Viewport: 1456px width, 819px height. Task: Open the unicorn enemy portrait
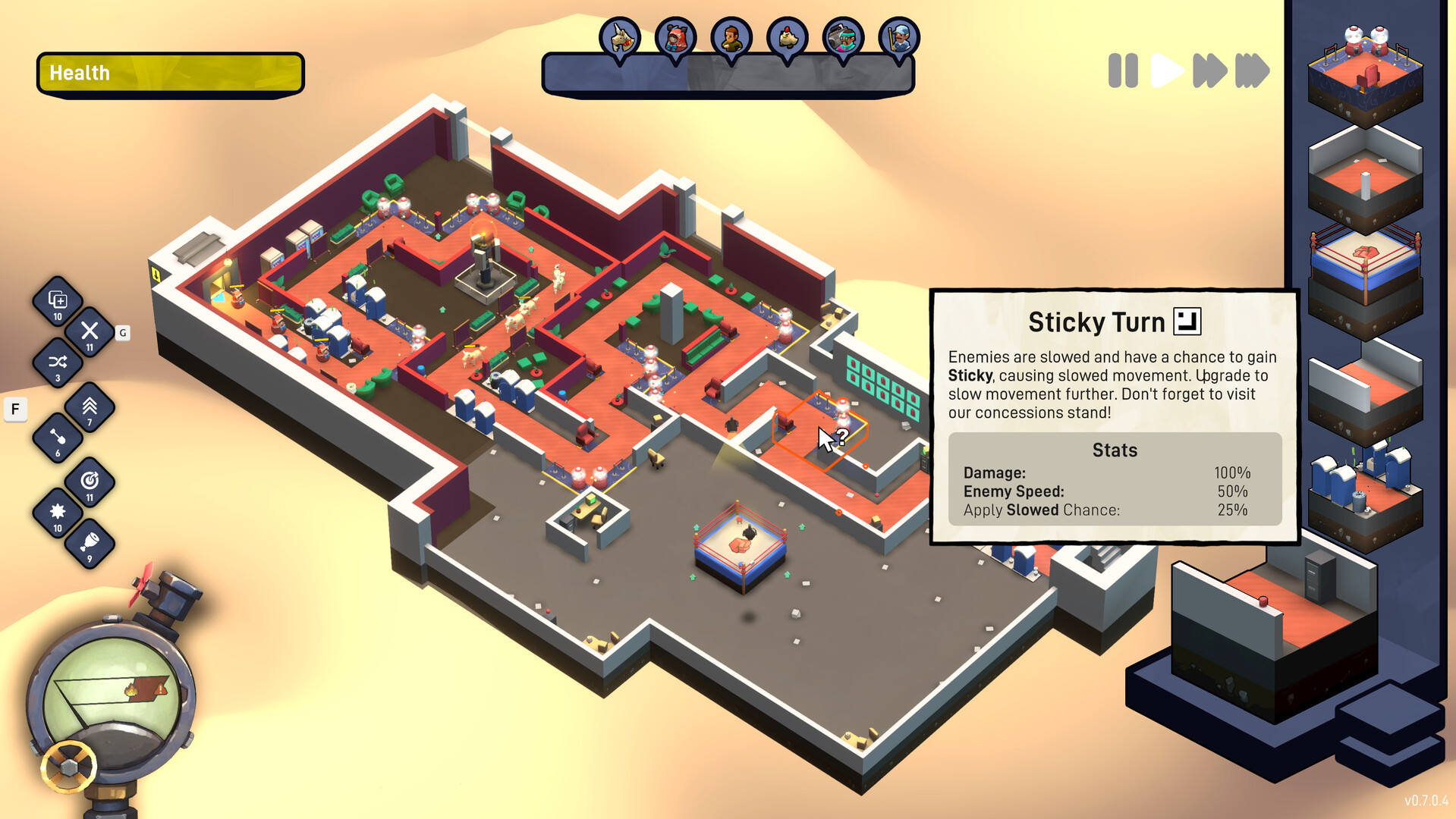pos(621,36)
